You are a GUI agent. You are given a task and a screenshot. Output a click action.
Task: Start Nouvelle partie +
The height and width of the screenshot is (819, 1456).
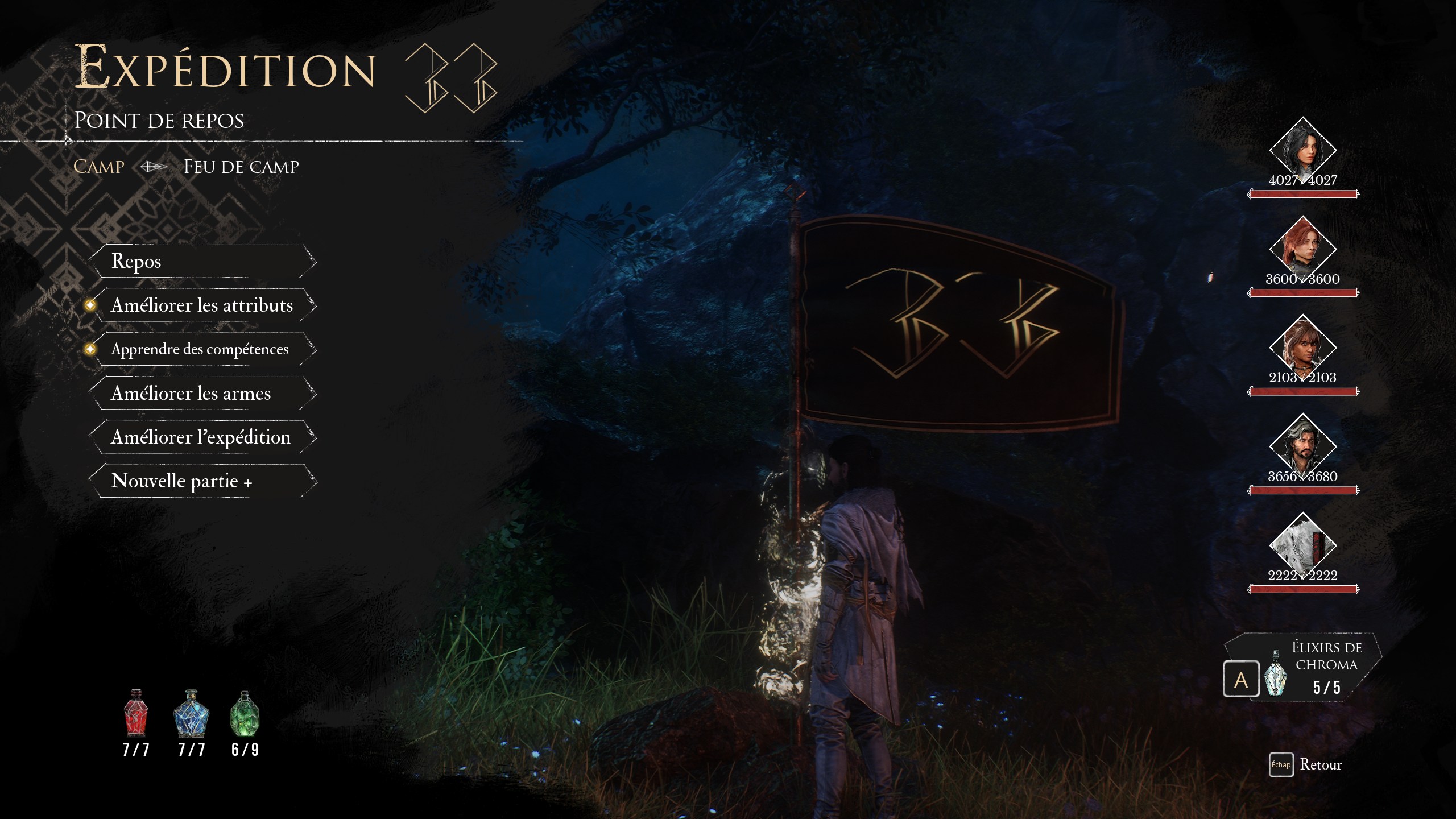[x=183, y=481]
